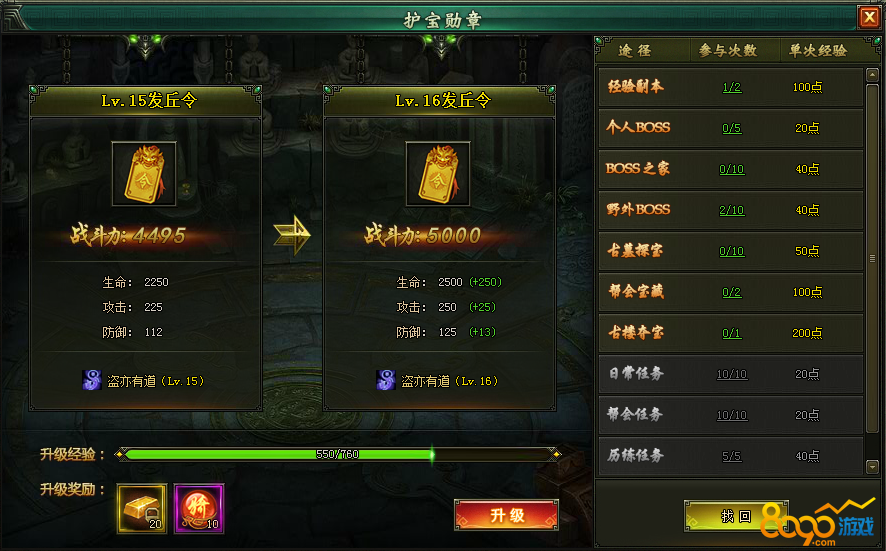Open 经验副本 via its 1/2 link
The image size is (886, 551).
[x=731, y=87]
